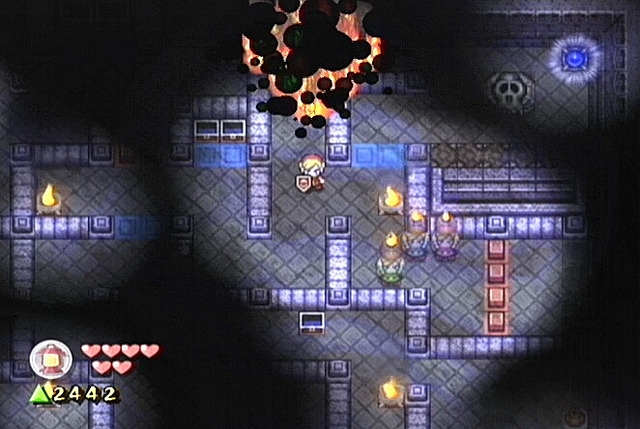Viewport: 640px width, 429px height.
Task: Select the equipped lantern item icon
Action: [x=48, y=358]
